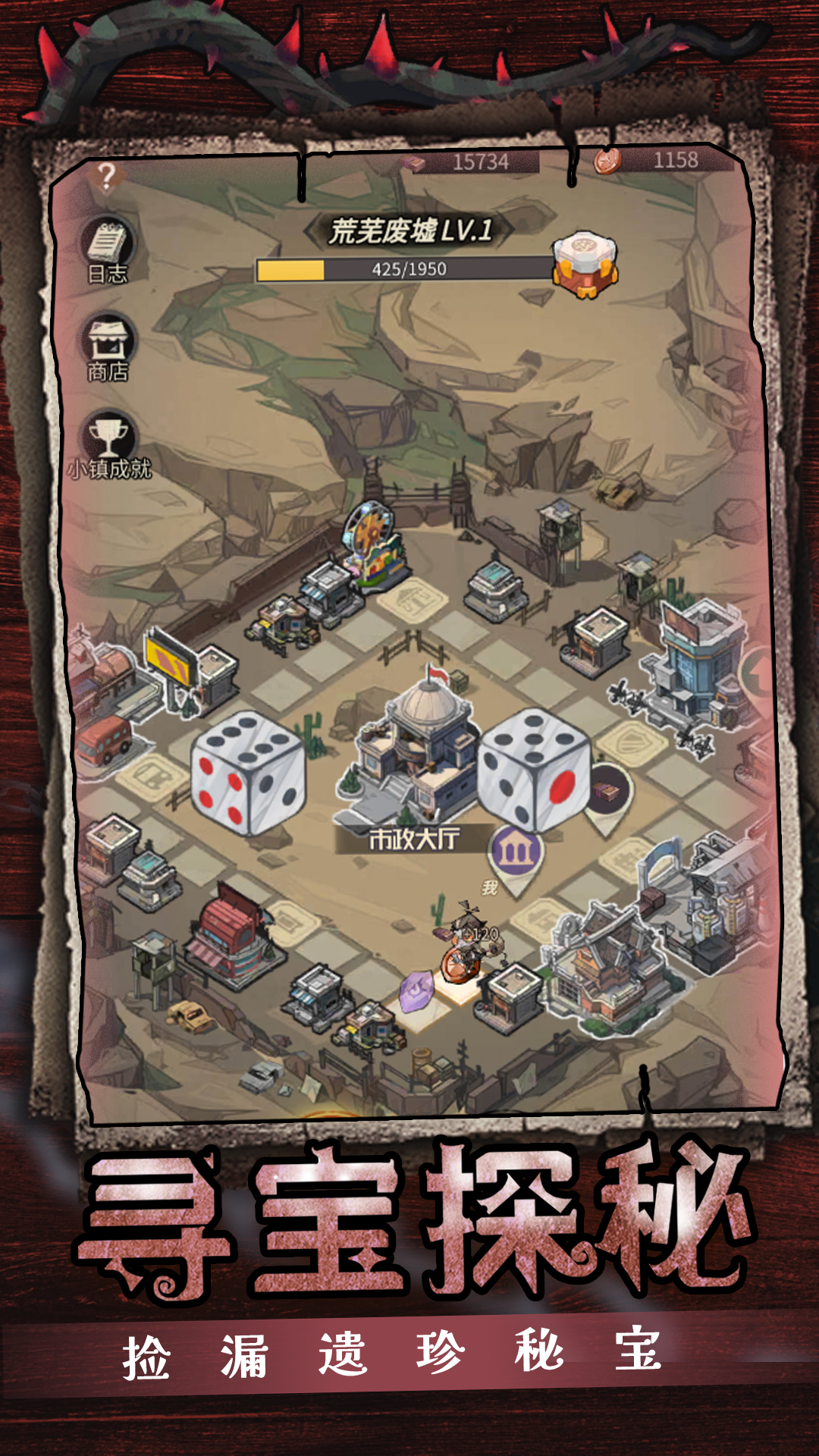The width and height of the screenshot is (819, 1456).
Task: Roll the left dice showing red pips
Action: point(247,773)
